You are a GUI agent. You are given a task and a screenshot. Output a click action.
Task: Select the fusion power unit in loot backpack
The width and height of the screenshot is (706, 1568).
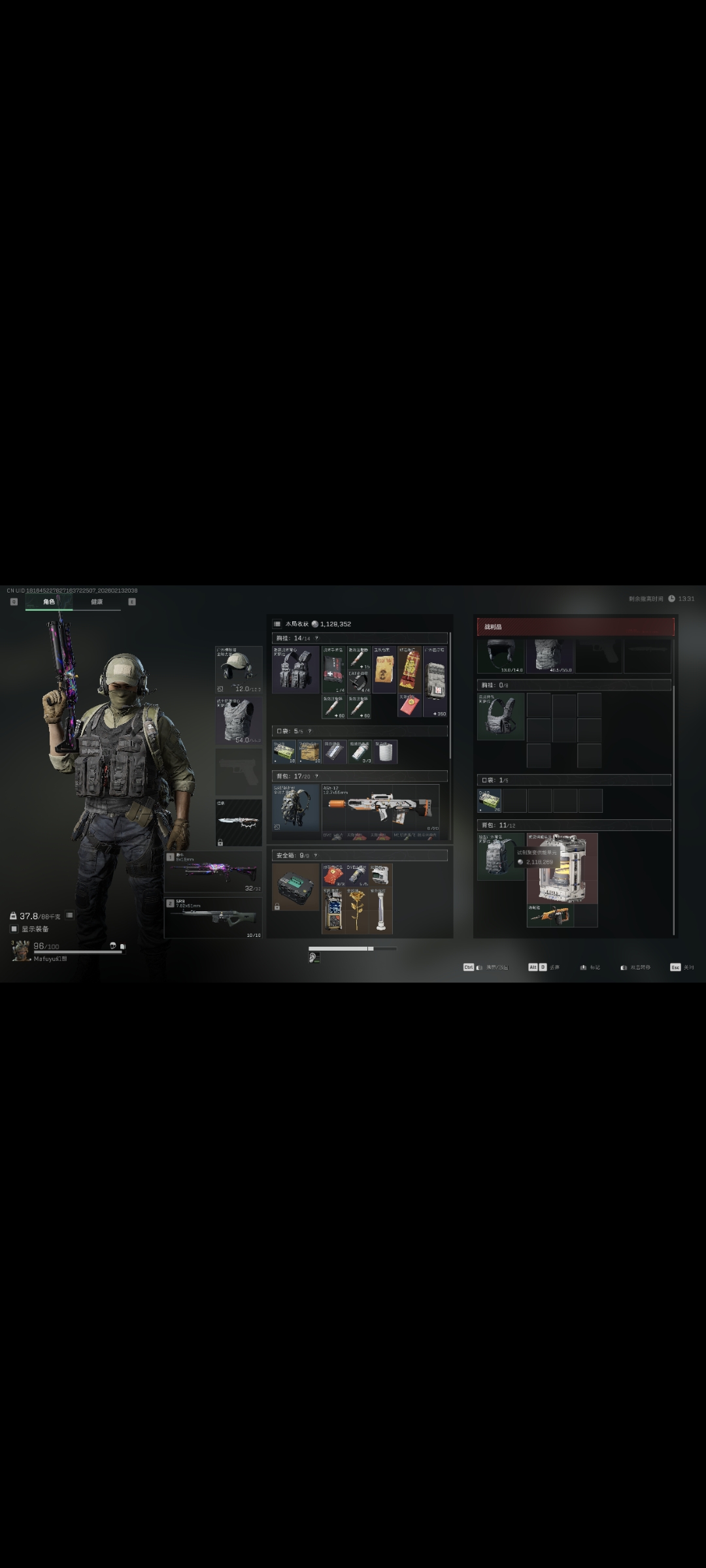click(x=562, y=868)
